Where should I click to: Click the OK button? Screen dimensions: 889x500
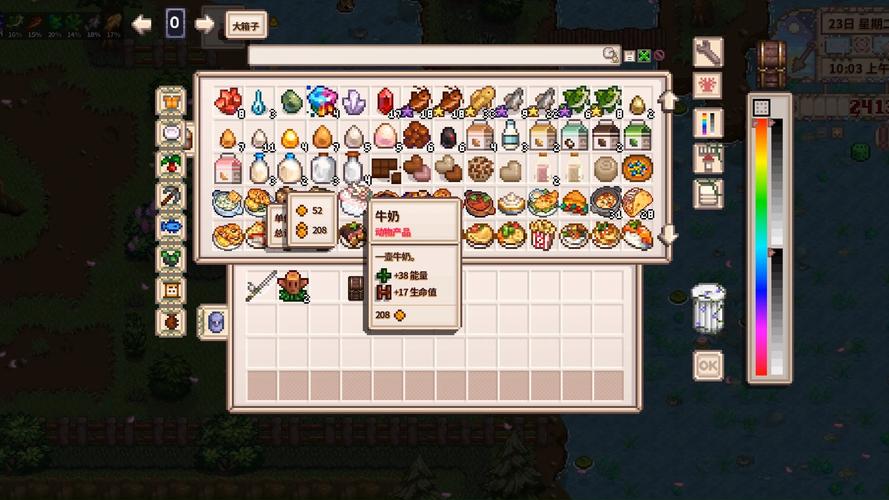[707, 366]
